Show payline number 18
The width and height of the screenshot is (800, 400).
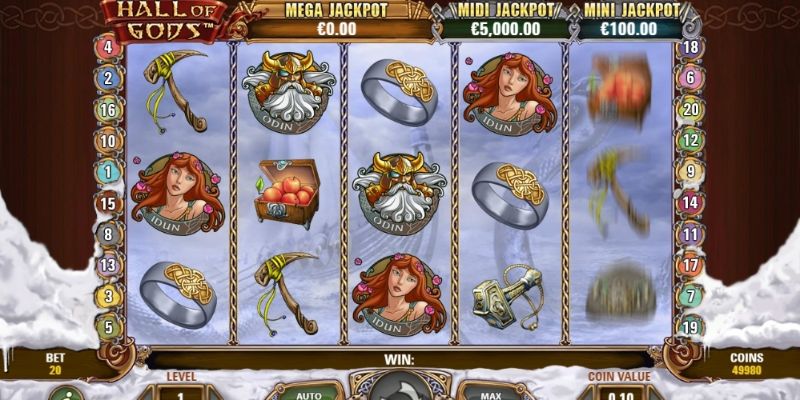(688, 47)
